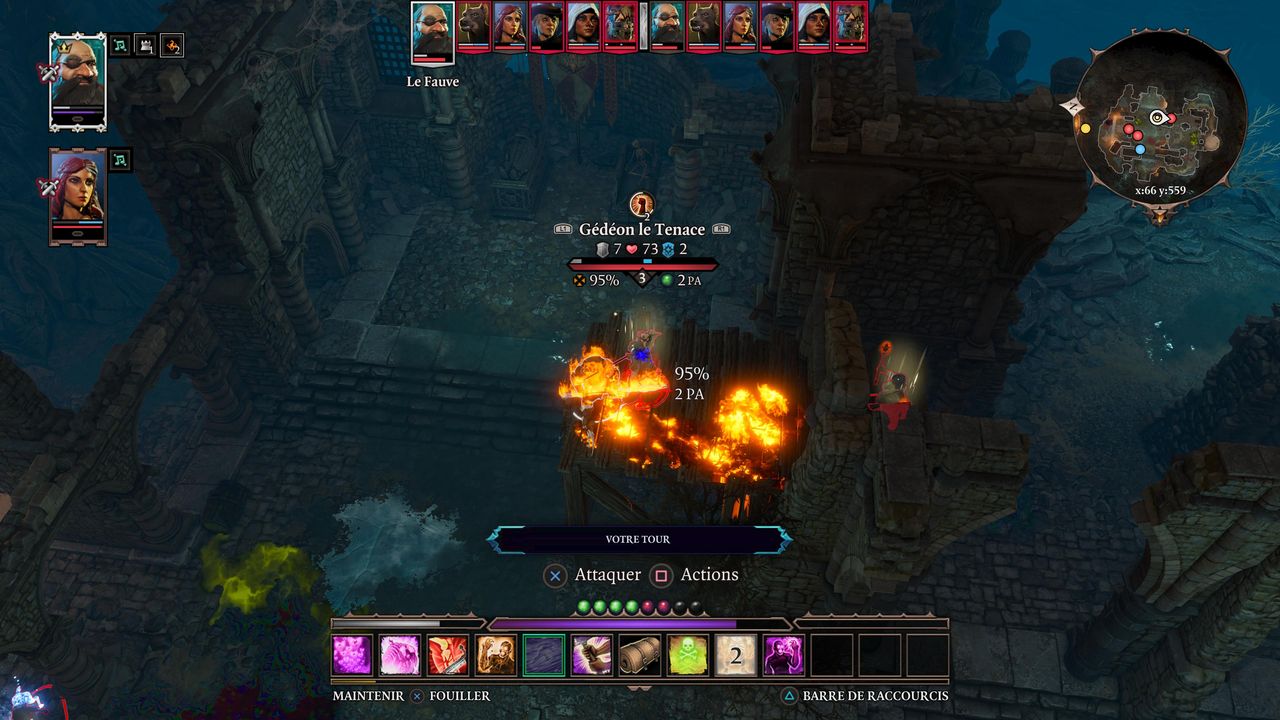Click Le Fauve's active turn-order portrait
The height and width of the screenshot is (720, 1280).
pos(433,32)
